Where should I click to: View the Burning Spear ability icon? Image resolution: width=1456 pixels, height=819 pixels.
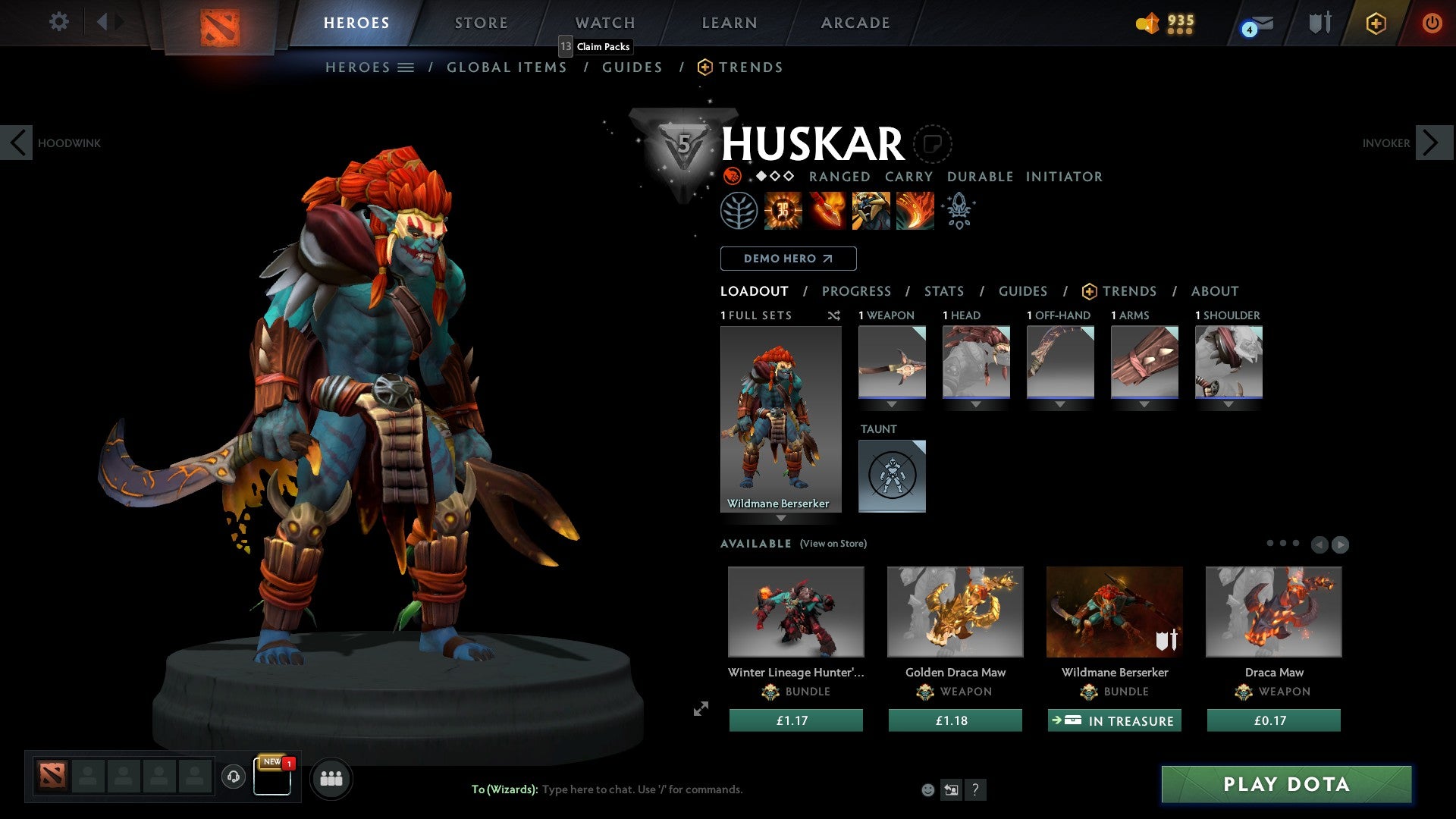pyautogui.click(x=827, y=211)
